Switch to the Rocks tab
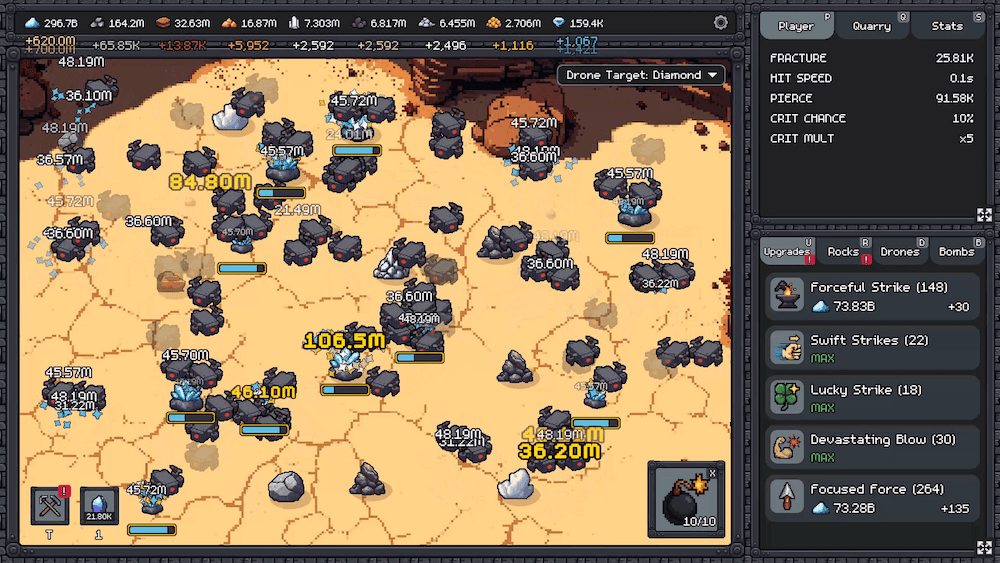This screenshot has height=563, width=1000. [x=844, y=252]
